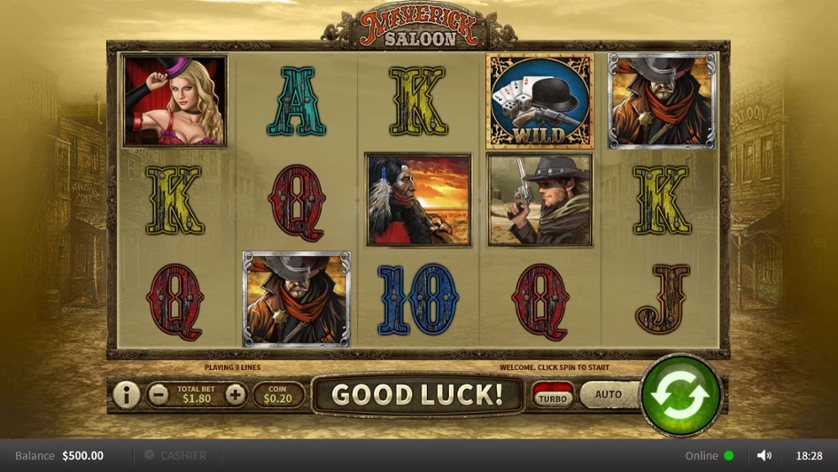The image size is (838, 472).
Task: Open the Cashier
Action: point(176,456)
